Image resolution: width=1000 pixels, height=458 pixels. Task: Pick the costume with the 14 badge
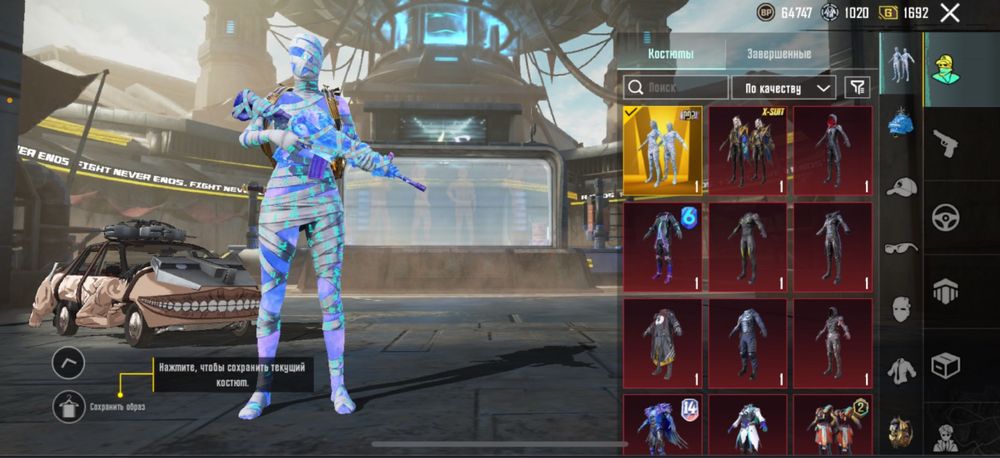click(x=662, y=424)
